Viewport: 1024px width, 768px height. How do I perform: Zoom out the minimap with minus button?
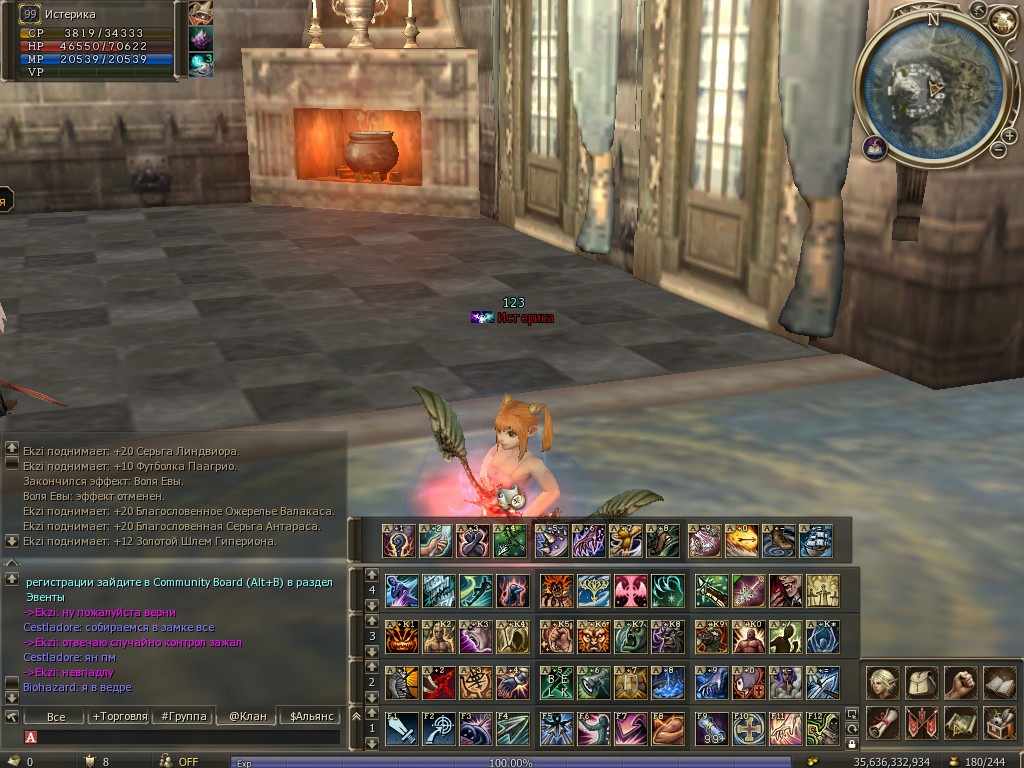997,150
